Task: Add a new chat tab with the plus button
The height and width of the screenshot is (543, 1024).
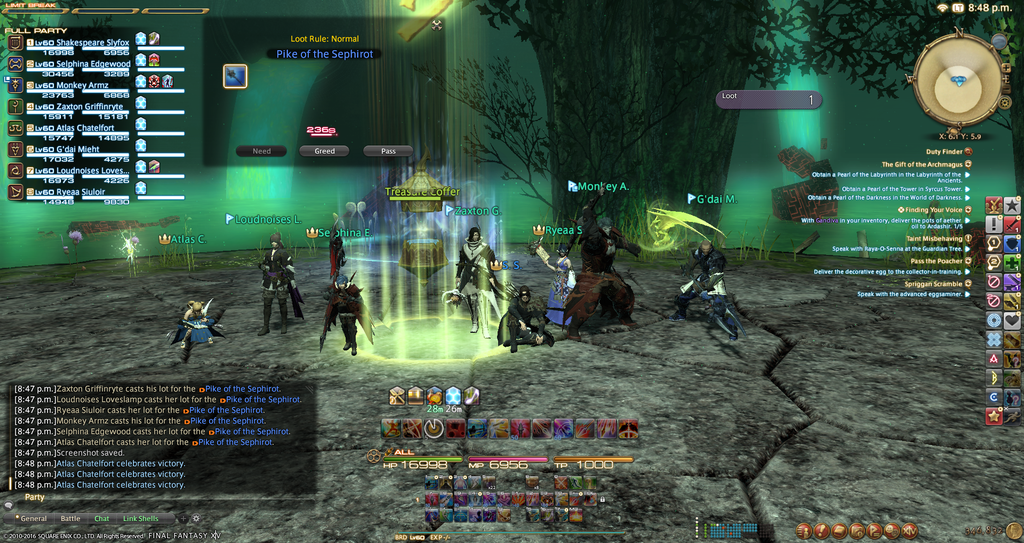Action: coord(182,518)
